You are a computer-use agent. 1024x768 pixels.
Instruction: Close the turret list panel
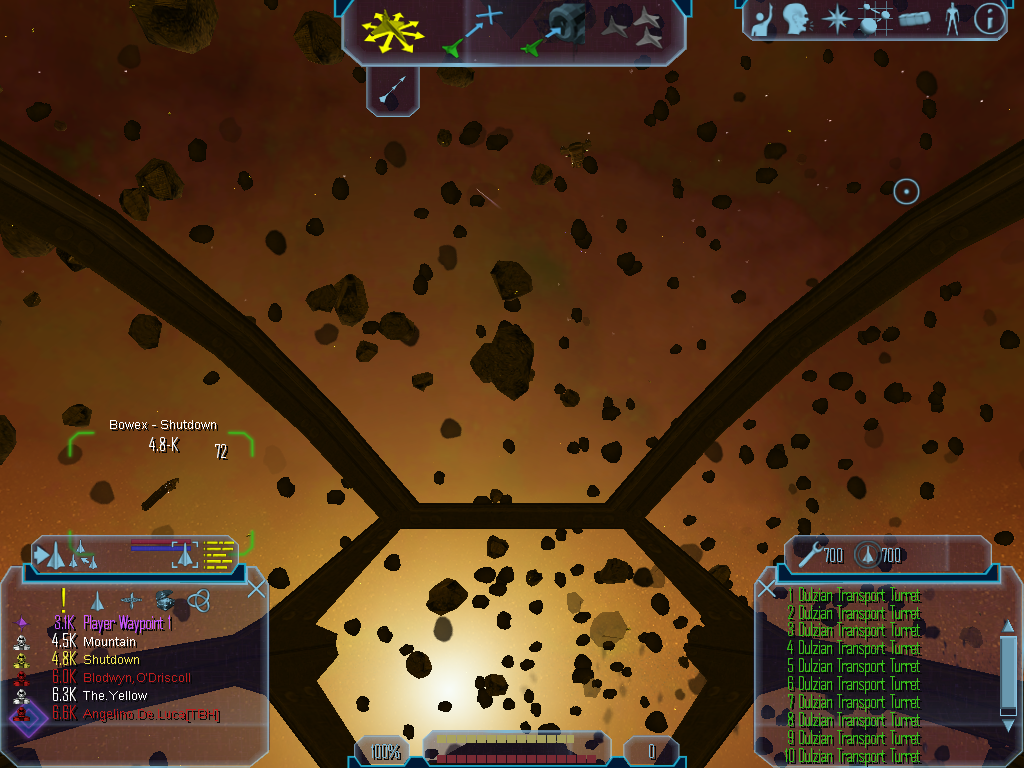pos(767,588)
